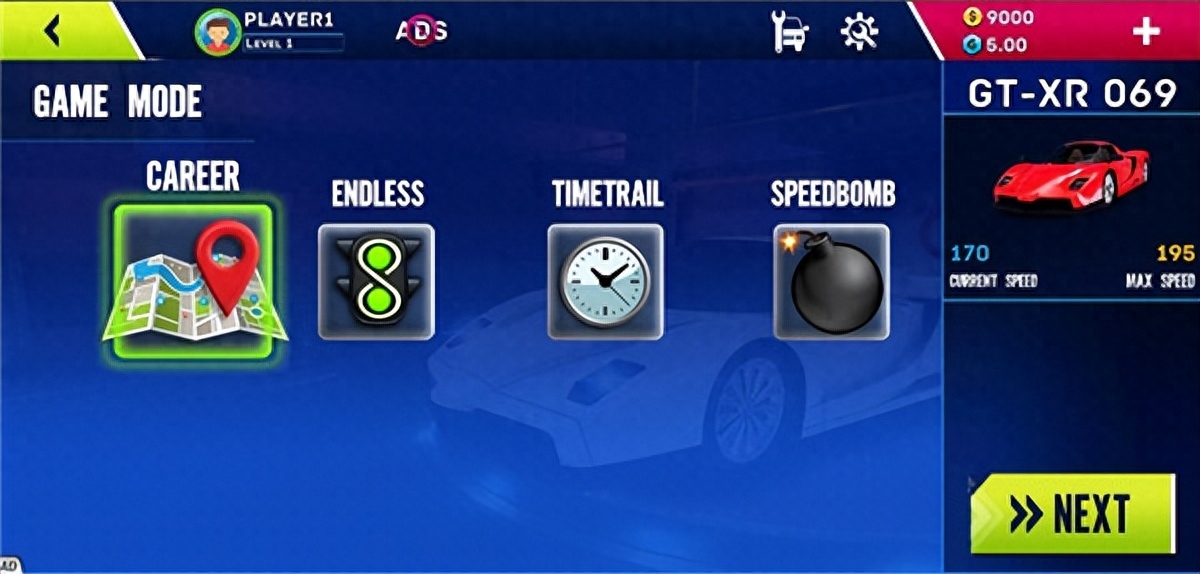Open settings with the gear icon
This screenshot has width=1200, height=574.
click(x=859, y=32)
